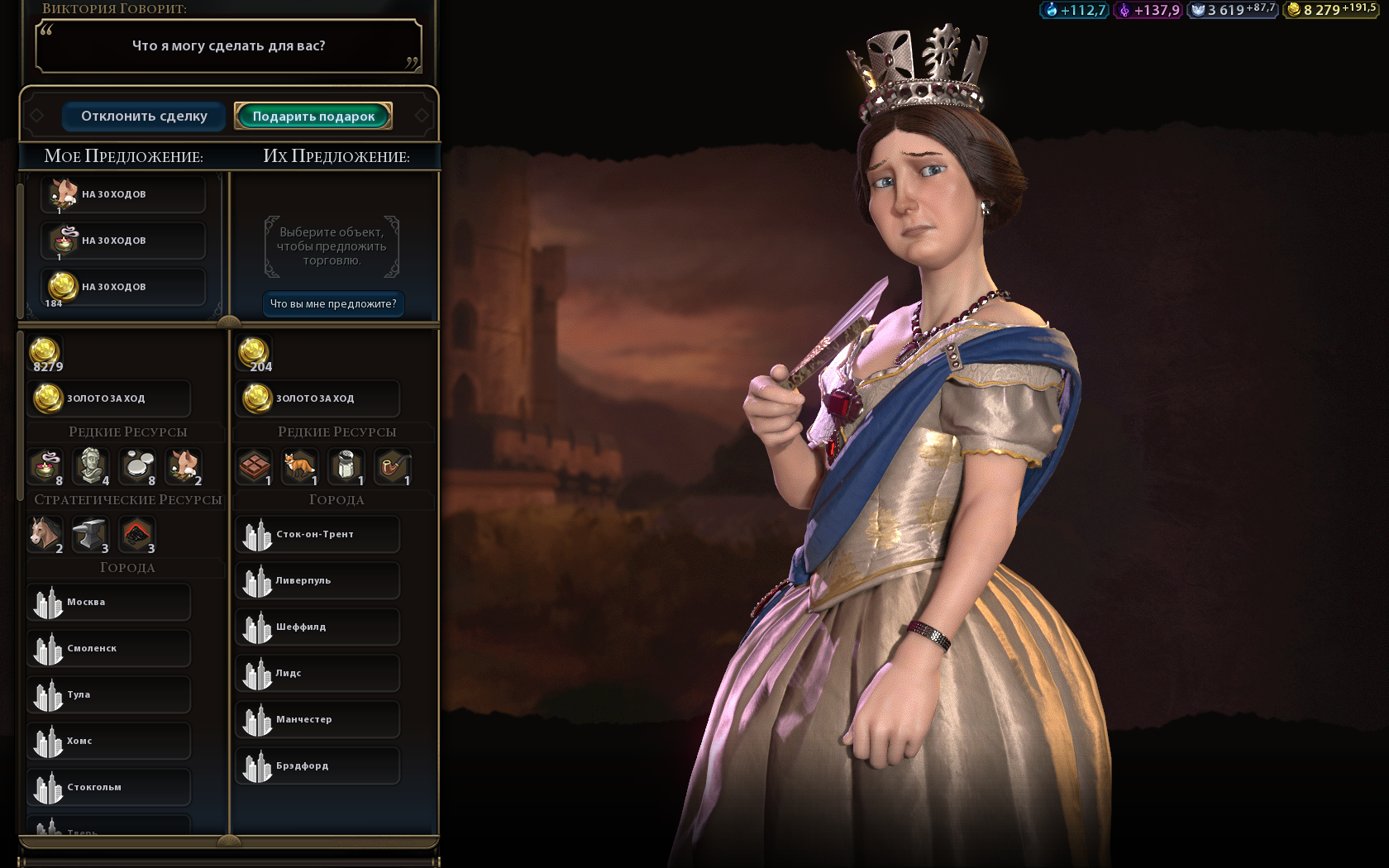The height and width of the screenshot is (868, 1389).
Task: Offer the city of Смоленск
Action: pyautogui.click(x=109, y=648)
